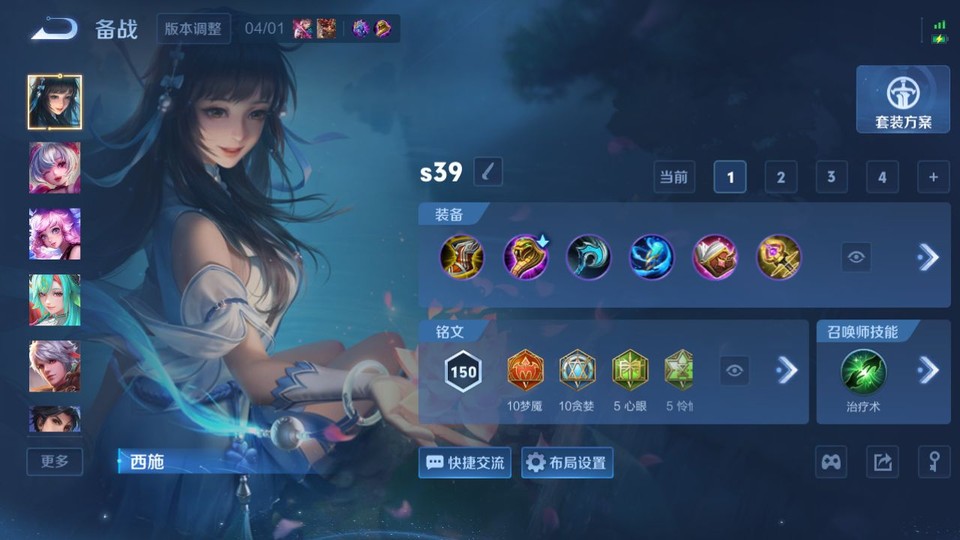
Task: Select the 治疗术 summoner skill icon
Action: point(861,370)
